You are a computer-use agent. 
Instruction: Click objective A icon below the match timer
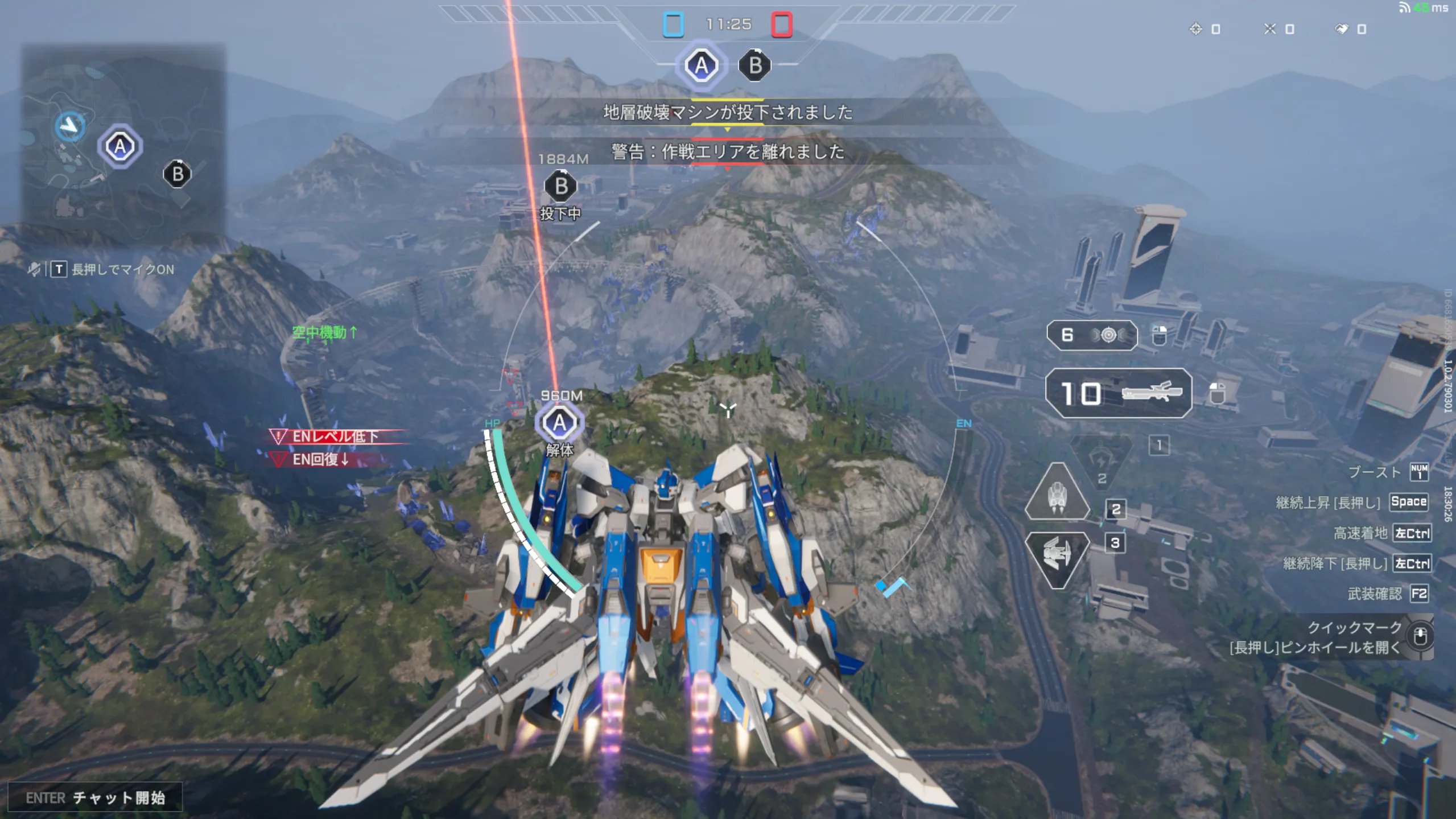(701, 66)
